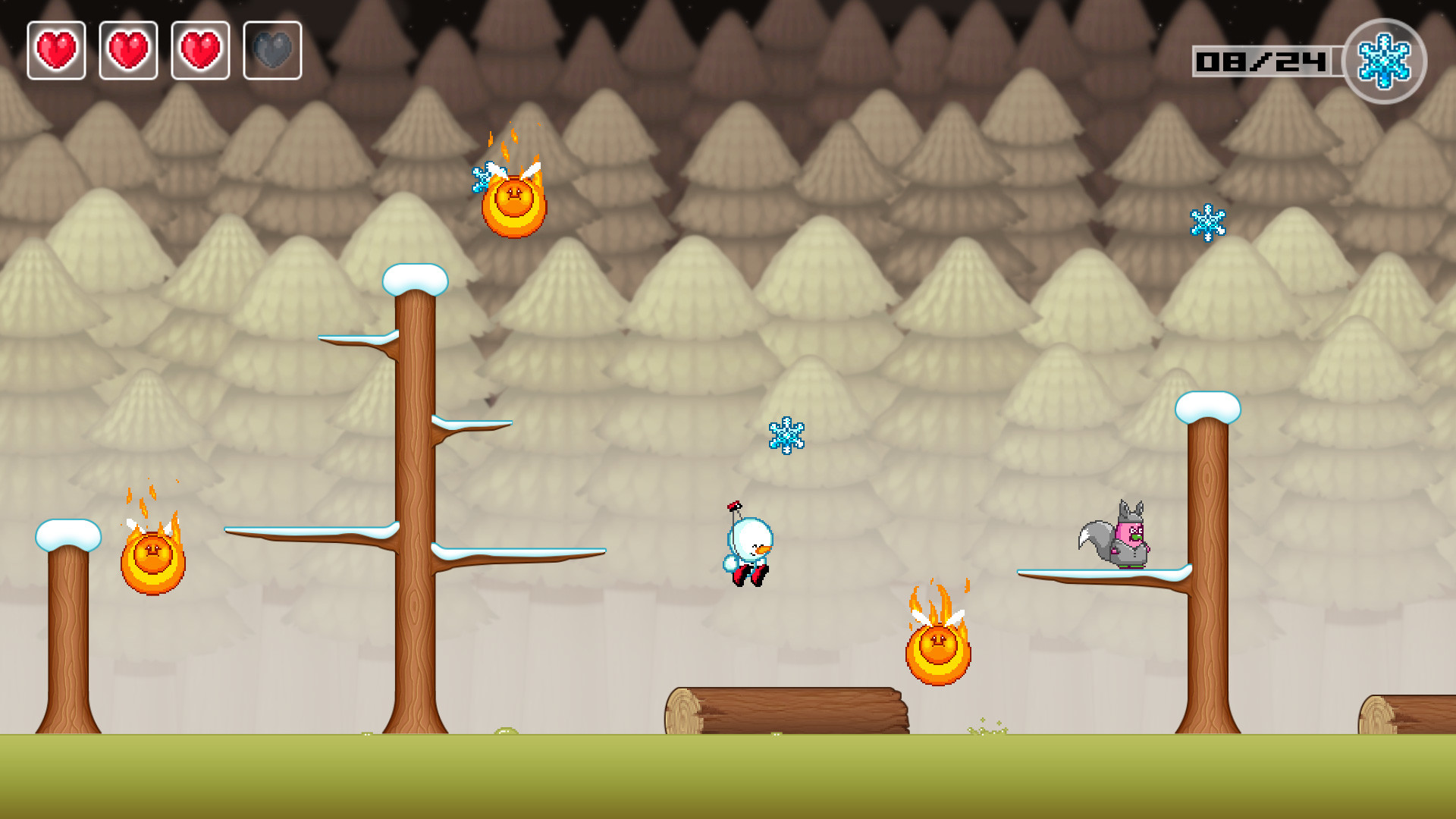Select the second heart in the health bar
Viewport: 1456px width, 819px height.
(128, 50)
